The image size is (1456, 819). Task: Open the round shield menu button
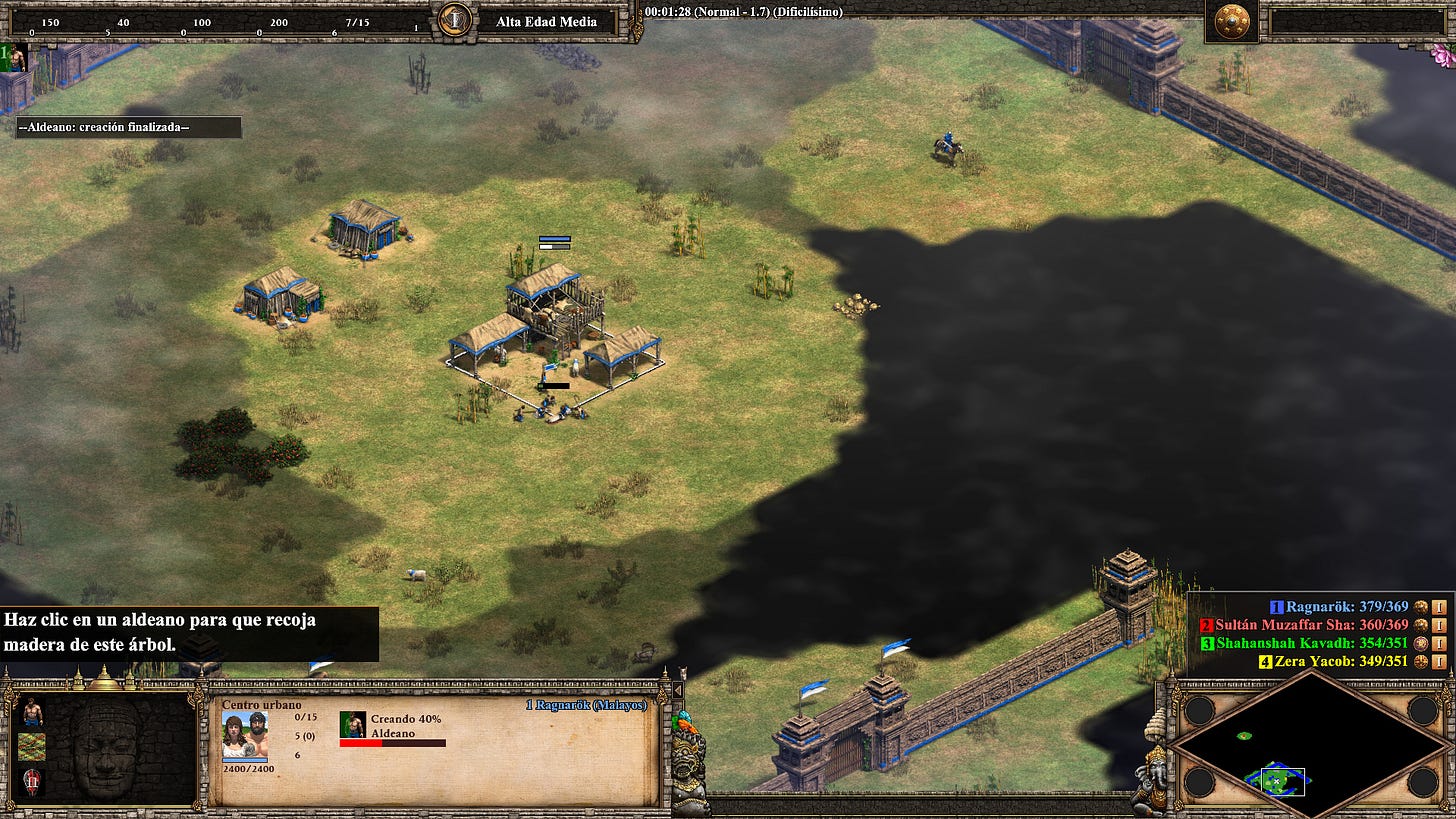1231,21
